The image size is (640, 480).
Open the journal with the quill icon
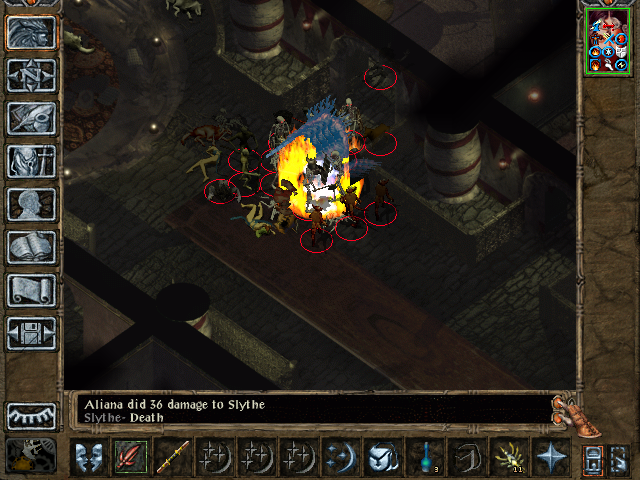pyautogui.click(x=31, y=118)
